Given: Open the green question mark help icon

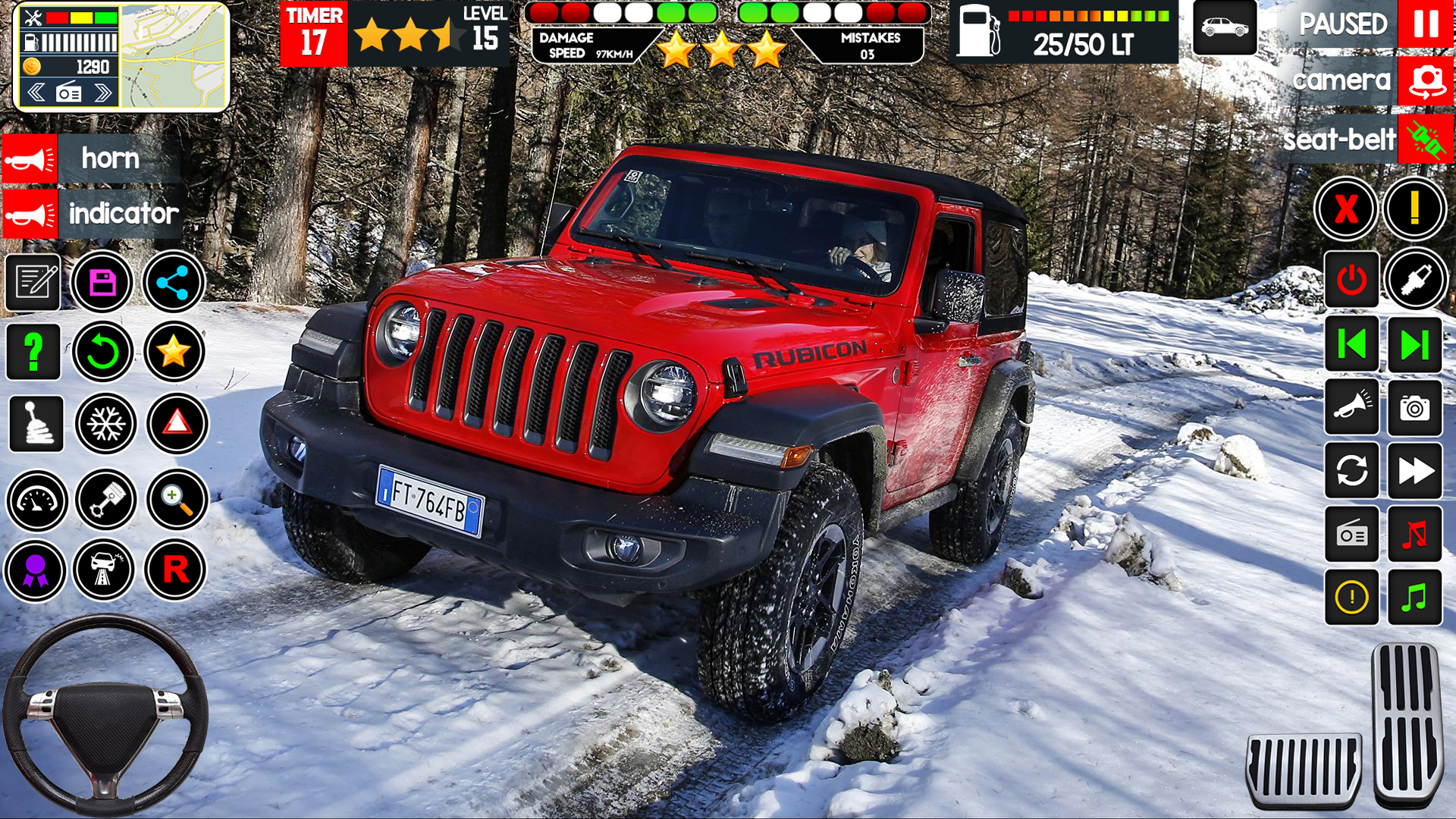Looking at the screenshot, I should point(33,353).
